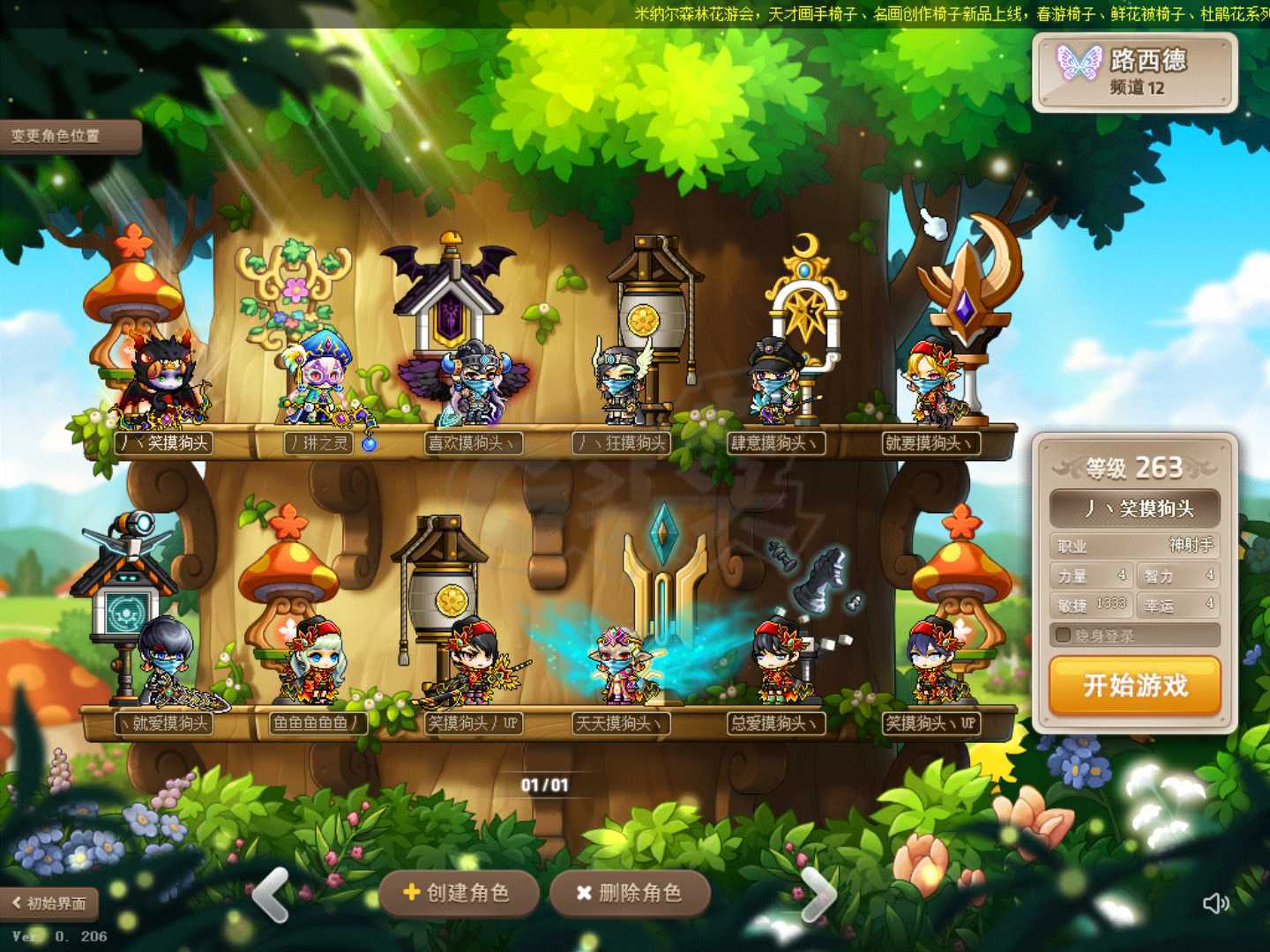Select the character 笑摸狗头丶UP

click(x=931, y=666)
